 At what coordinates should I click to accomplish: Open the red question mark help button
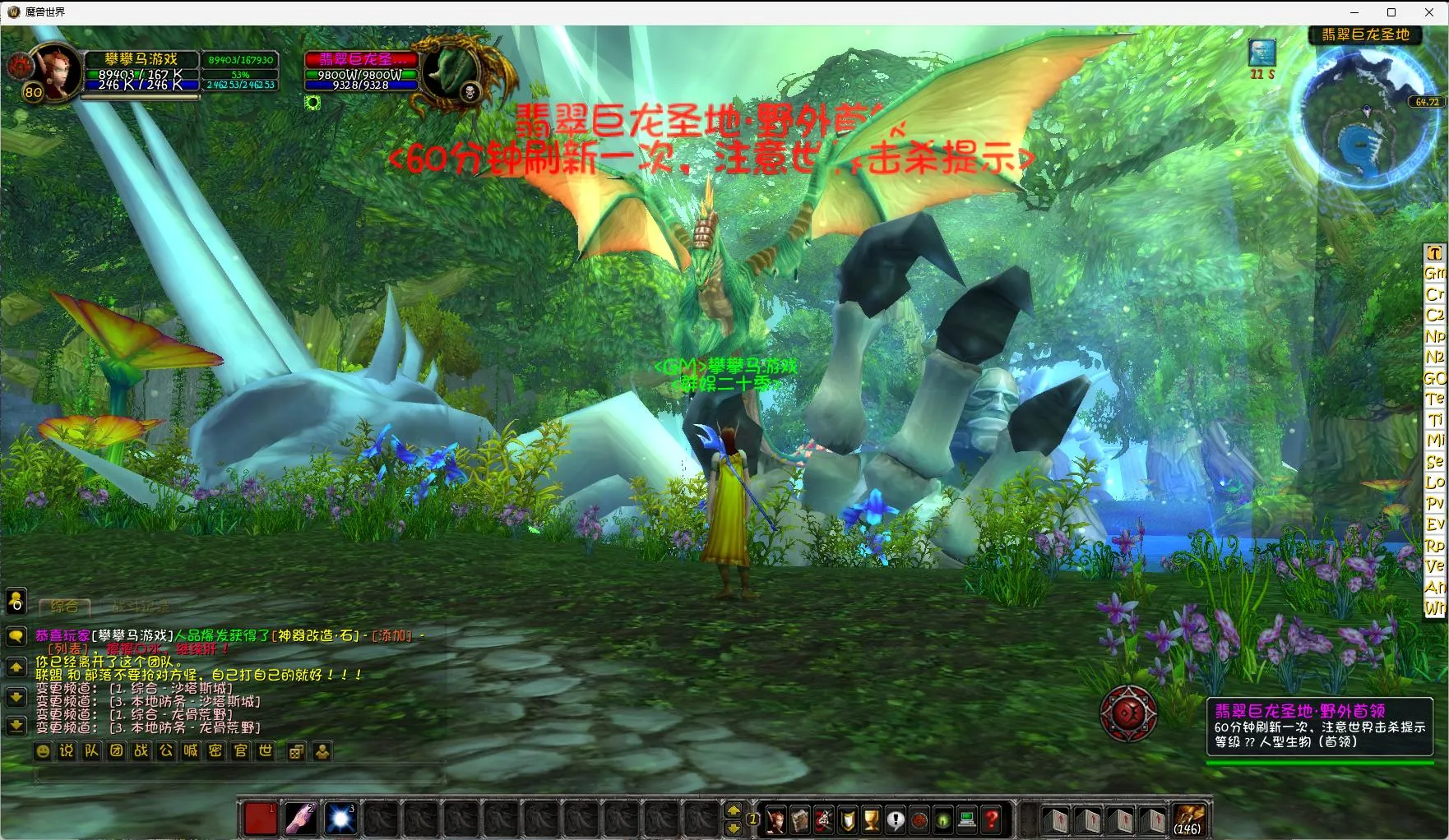pyautogui.click(x=992, y=819)
